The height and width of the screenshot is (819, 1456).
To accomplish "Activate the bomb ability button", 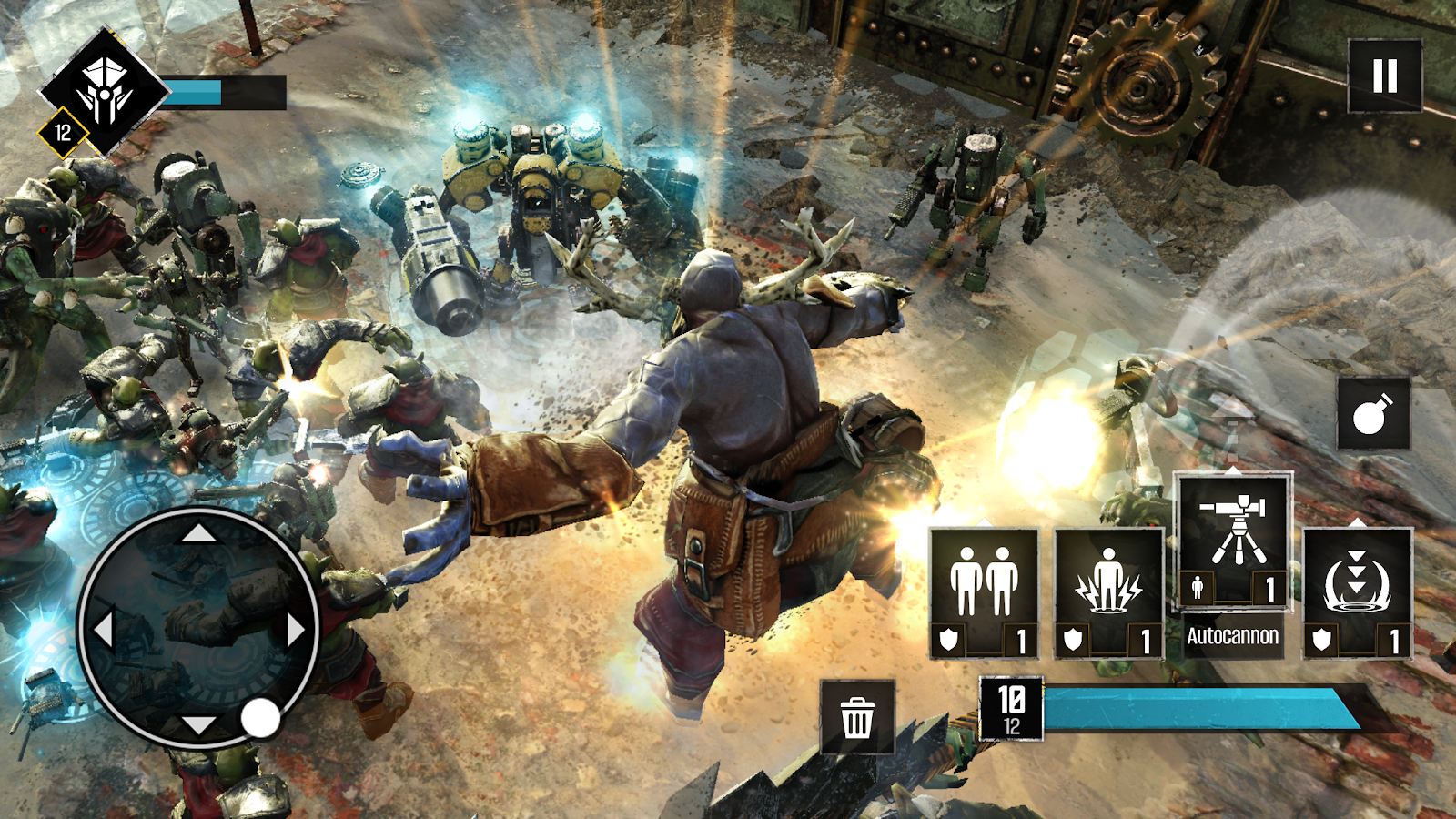I will coord(1373,414).
